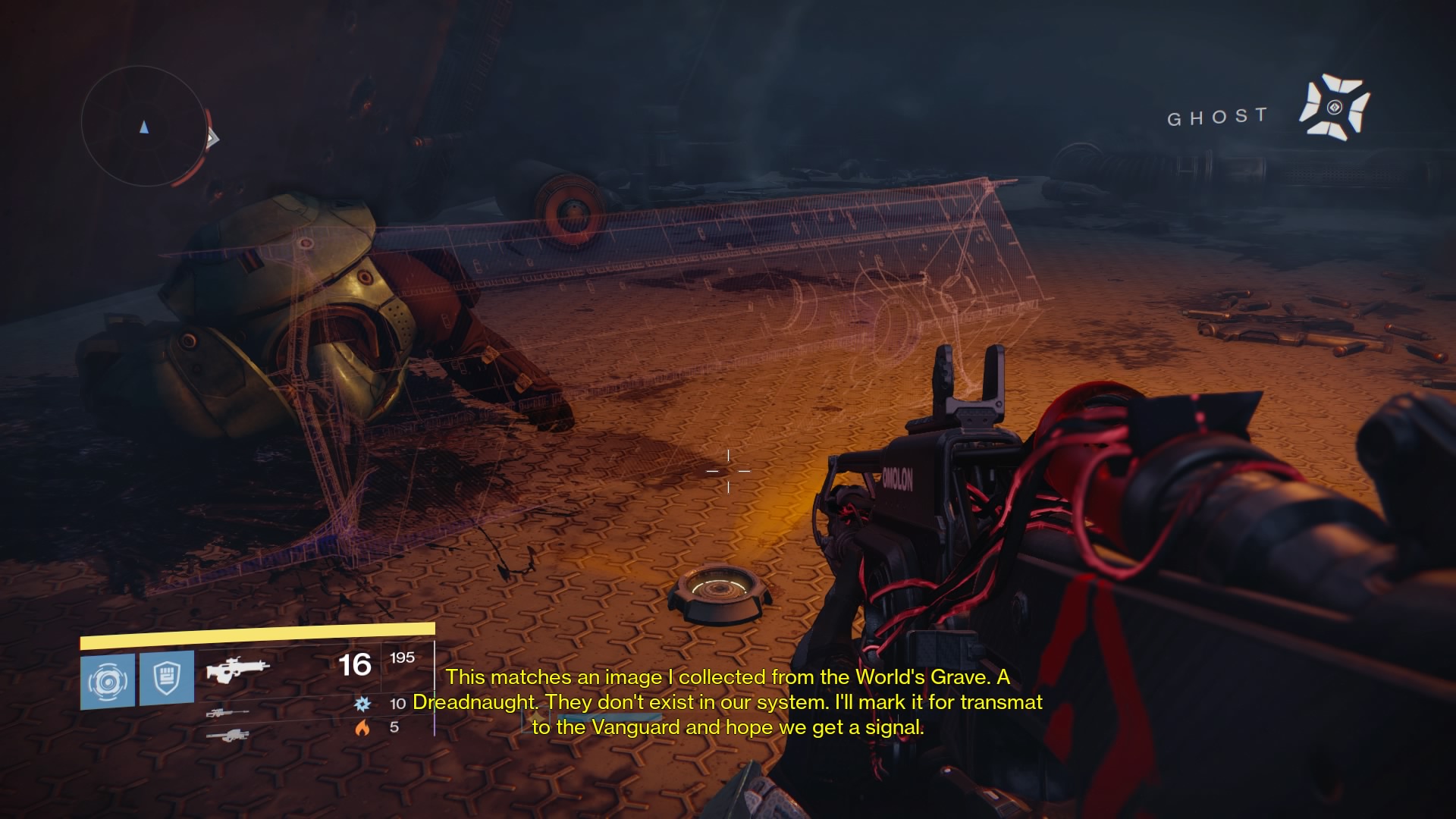Activate the grenade ability icon

(x=108, y=681)
